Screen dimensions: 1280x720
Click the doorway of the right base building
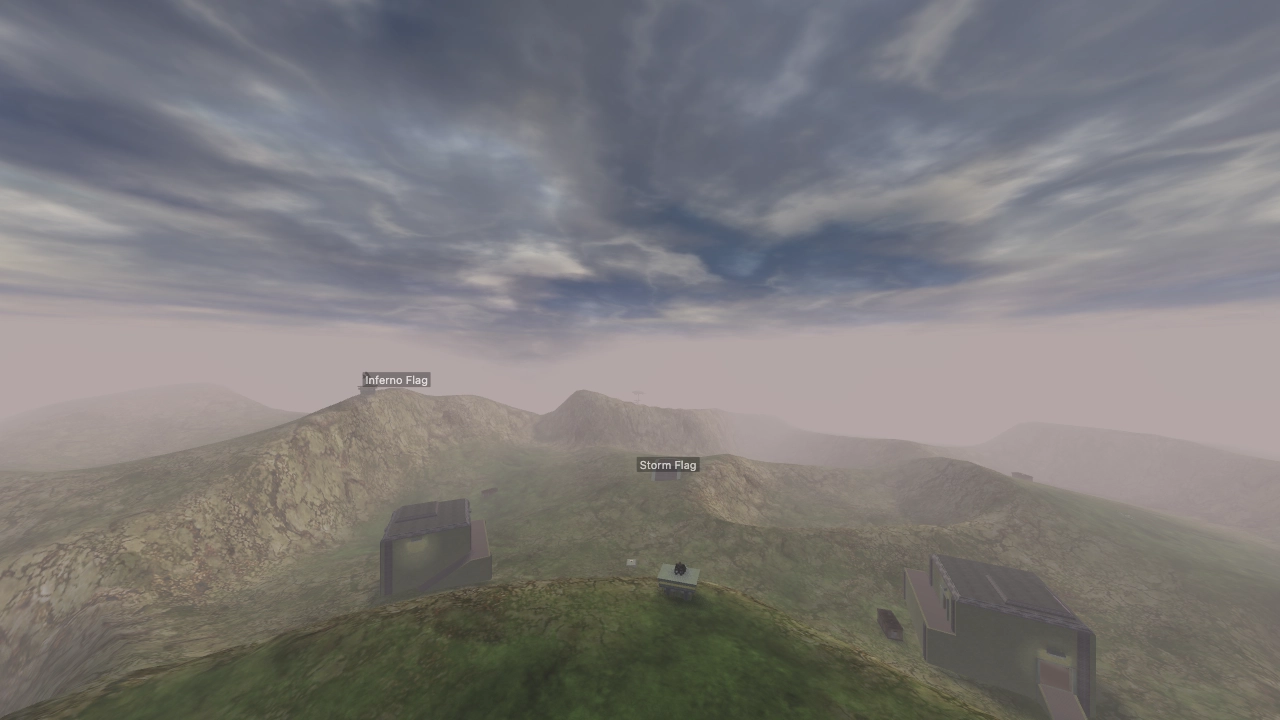[x=1053, y=673]
